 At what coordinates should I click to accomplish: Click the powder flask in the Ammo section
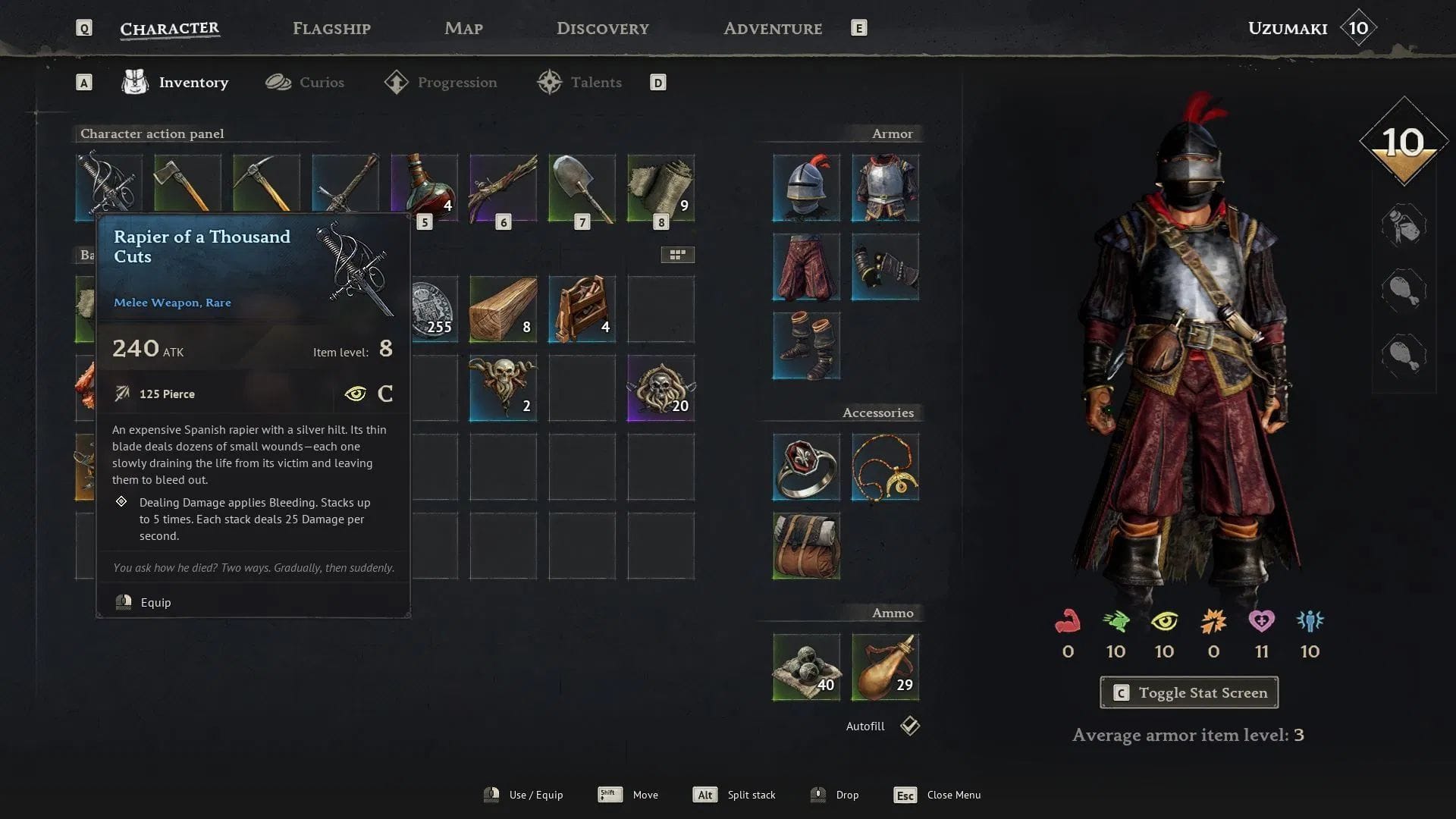[885, 667]
